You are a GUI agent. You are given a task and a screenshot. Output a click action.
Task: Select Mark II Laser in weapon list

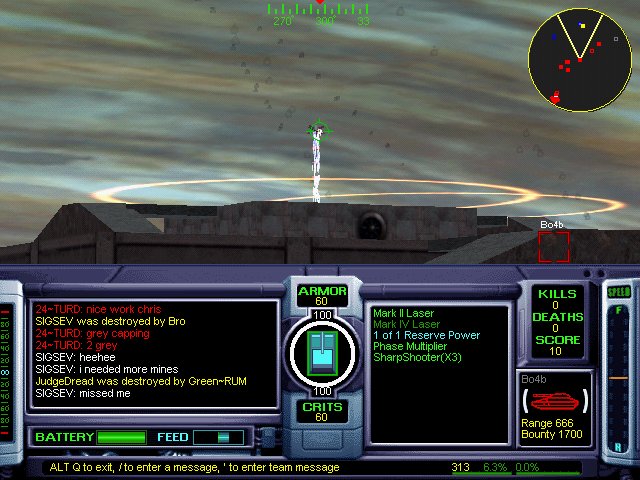coord(407,313)
